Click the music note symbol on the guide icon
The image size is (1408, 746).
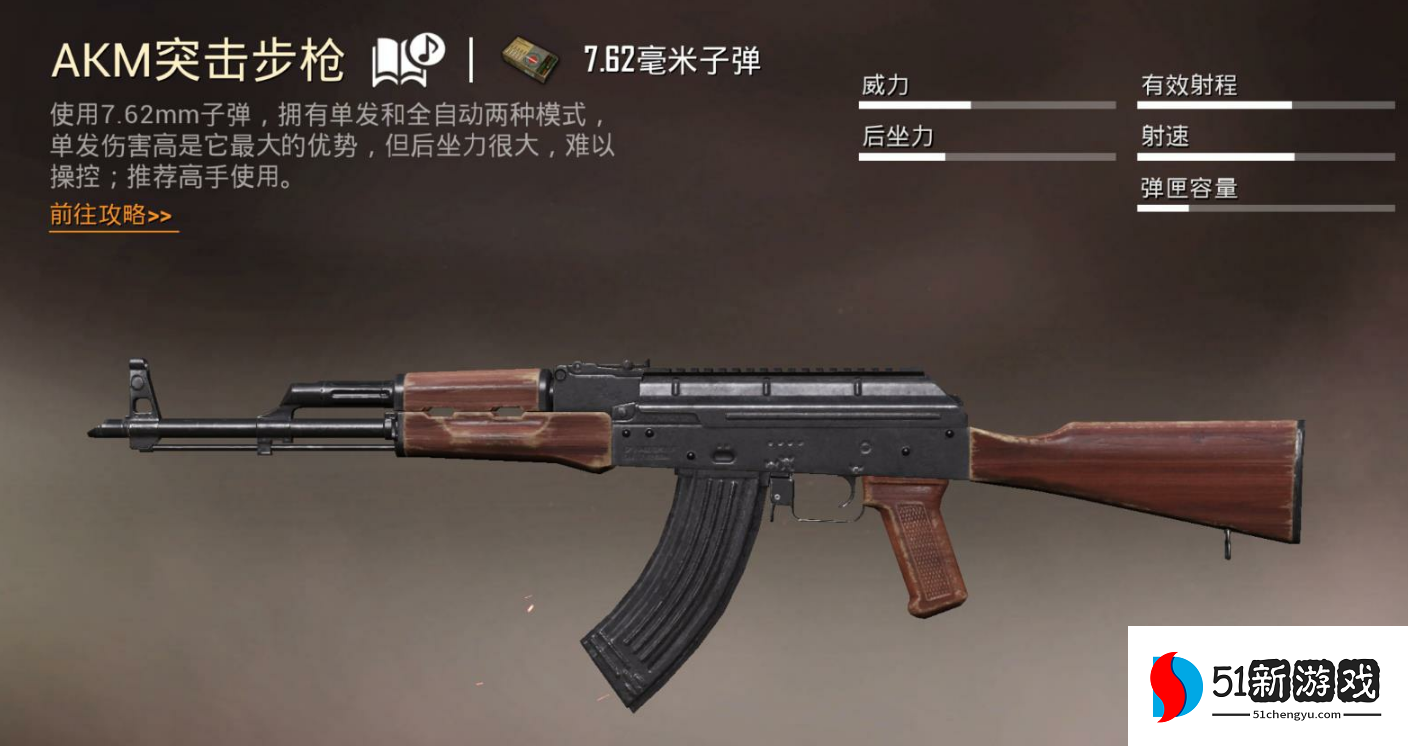tap(426, 48)
